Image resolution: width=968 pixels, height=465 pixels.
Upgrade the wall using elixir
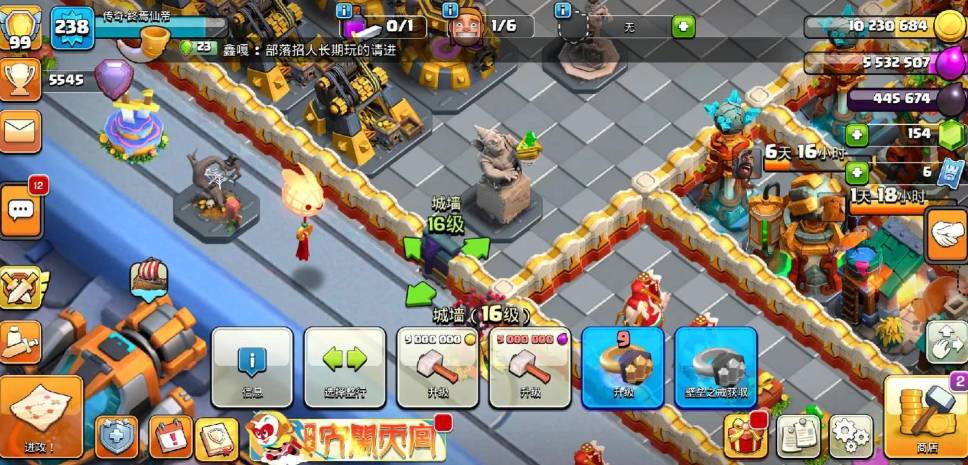coord(529,366)
